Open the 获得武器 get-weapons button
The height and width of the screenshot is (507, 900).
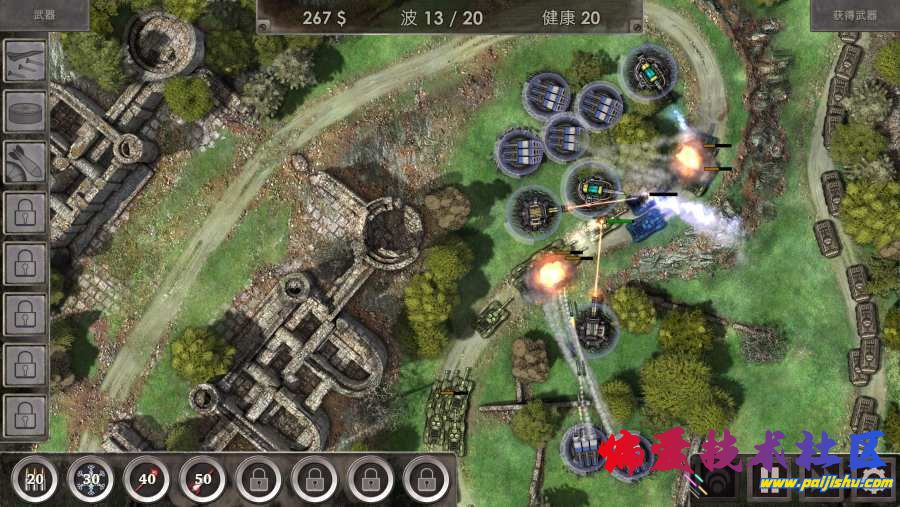[853, 15]
